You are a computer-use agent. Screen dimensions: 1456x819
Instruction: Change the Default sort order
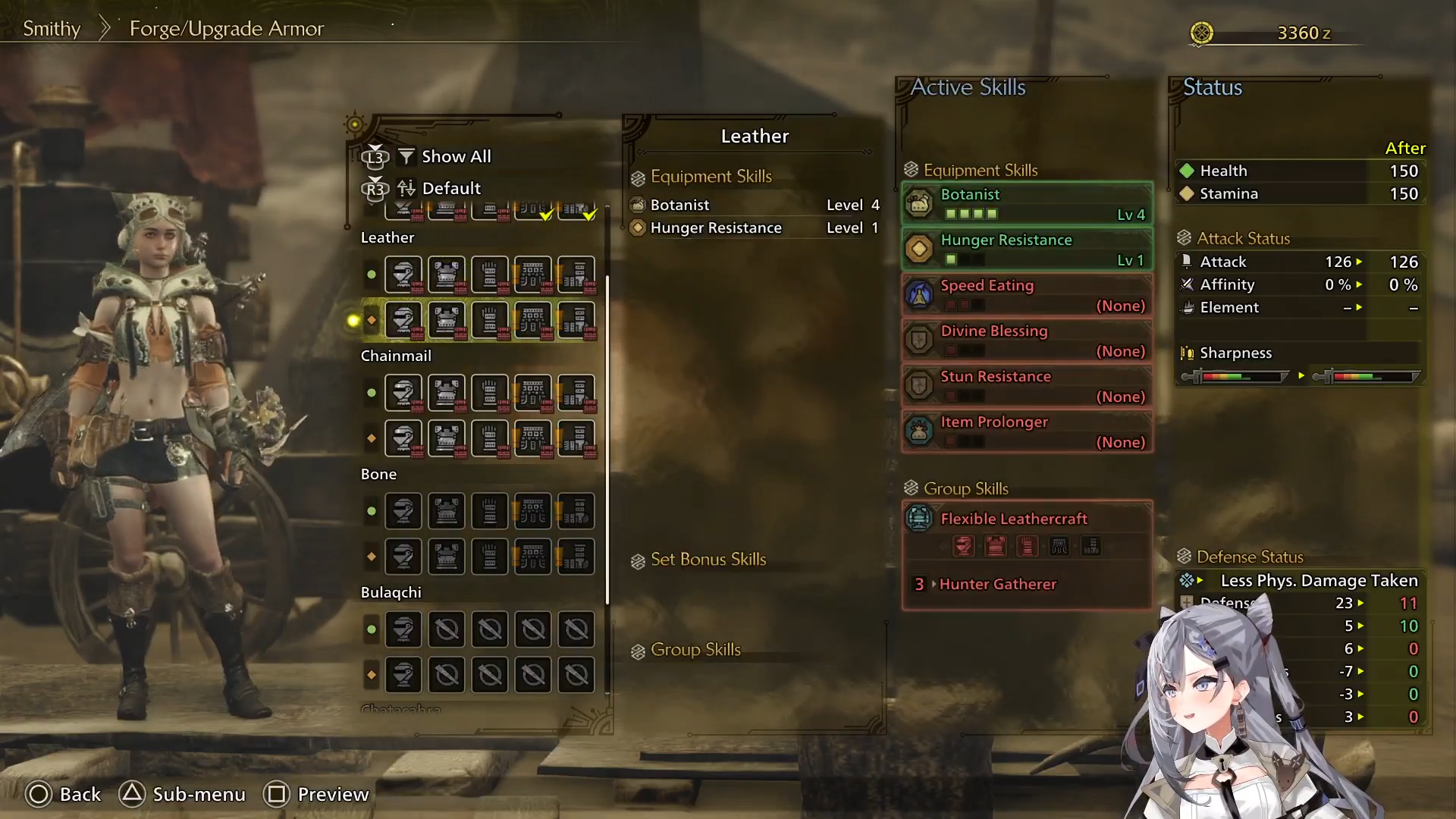pyautogui.click(x=450, y=188)
